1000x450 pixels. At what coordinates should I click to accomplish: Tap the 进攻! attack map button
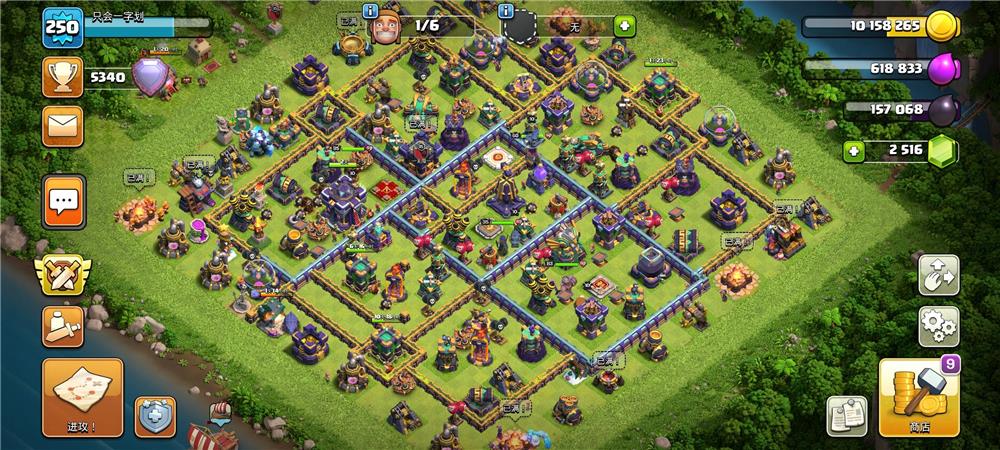[x=82, y=398]
